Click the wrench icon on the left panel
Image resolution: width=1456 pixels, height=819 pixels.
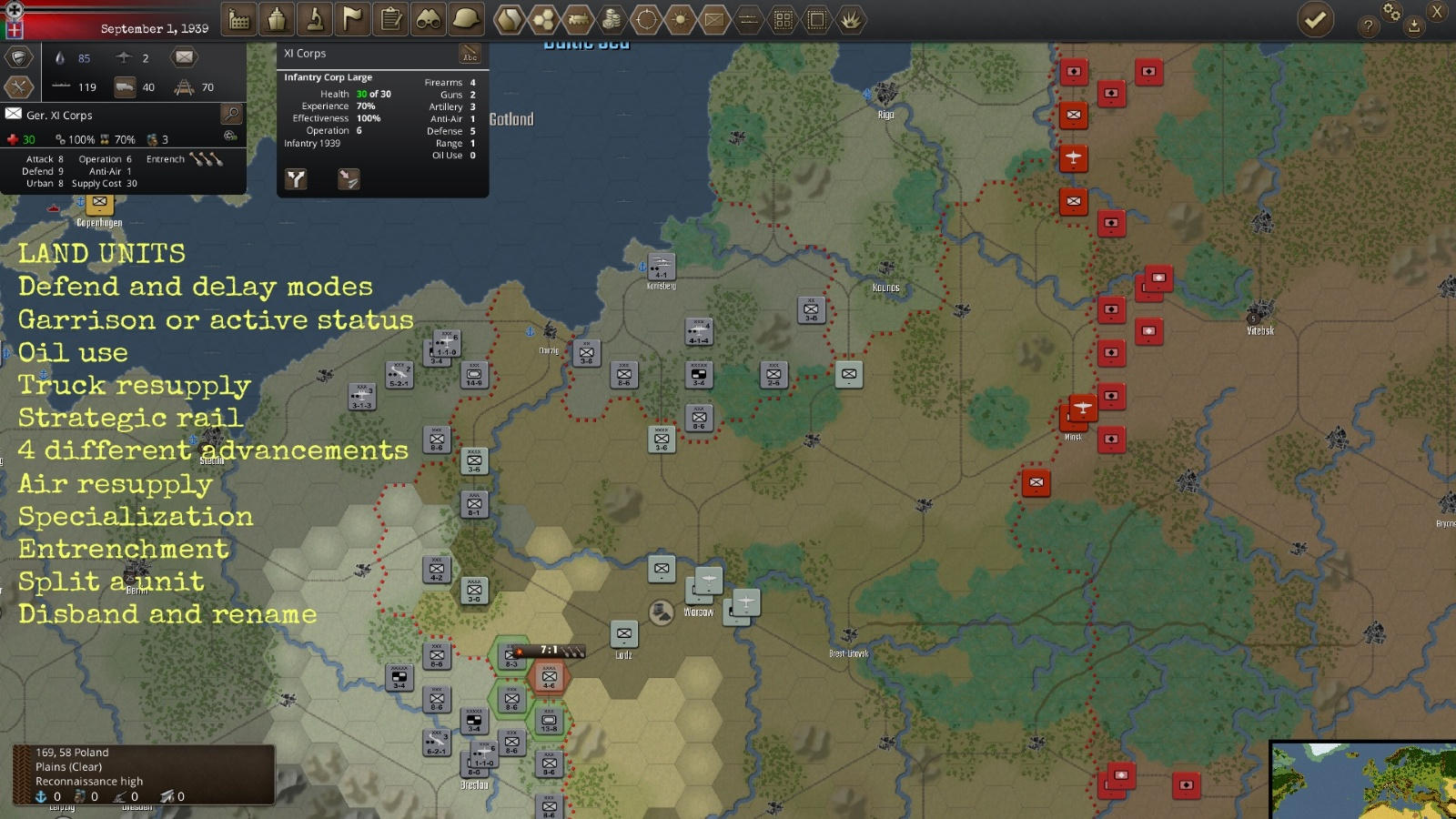(x=18, y=87)
